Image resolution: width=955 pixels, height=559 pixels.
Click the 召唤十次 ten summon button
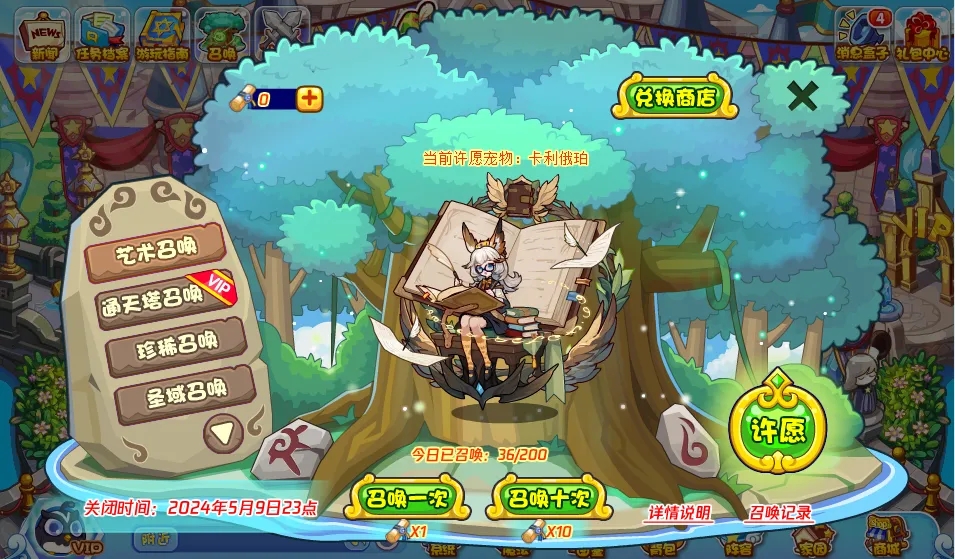coord(547,498)
